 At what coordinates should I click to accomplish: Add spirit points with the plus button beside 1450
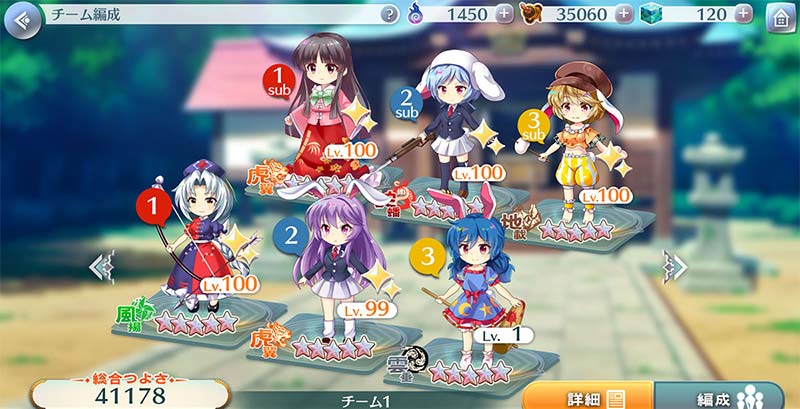click(504, 14)
